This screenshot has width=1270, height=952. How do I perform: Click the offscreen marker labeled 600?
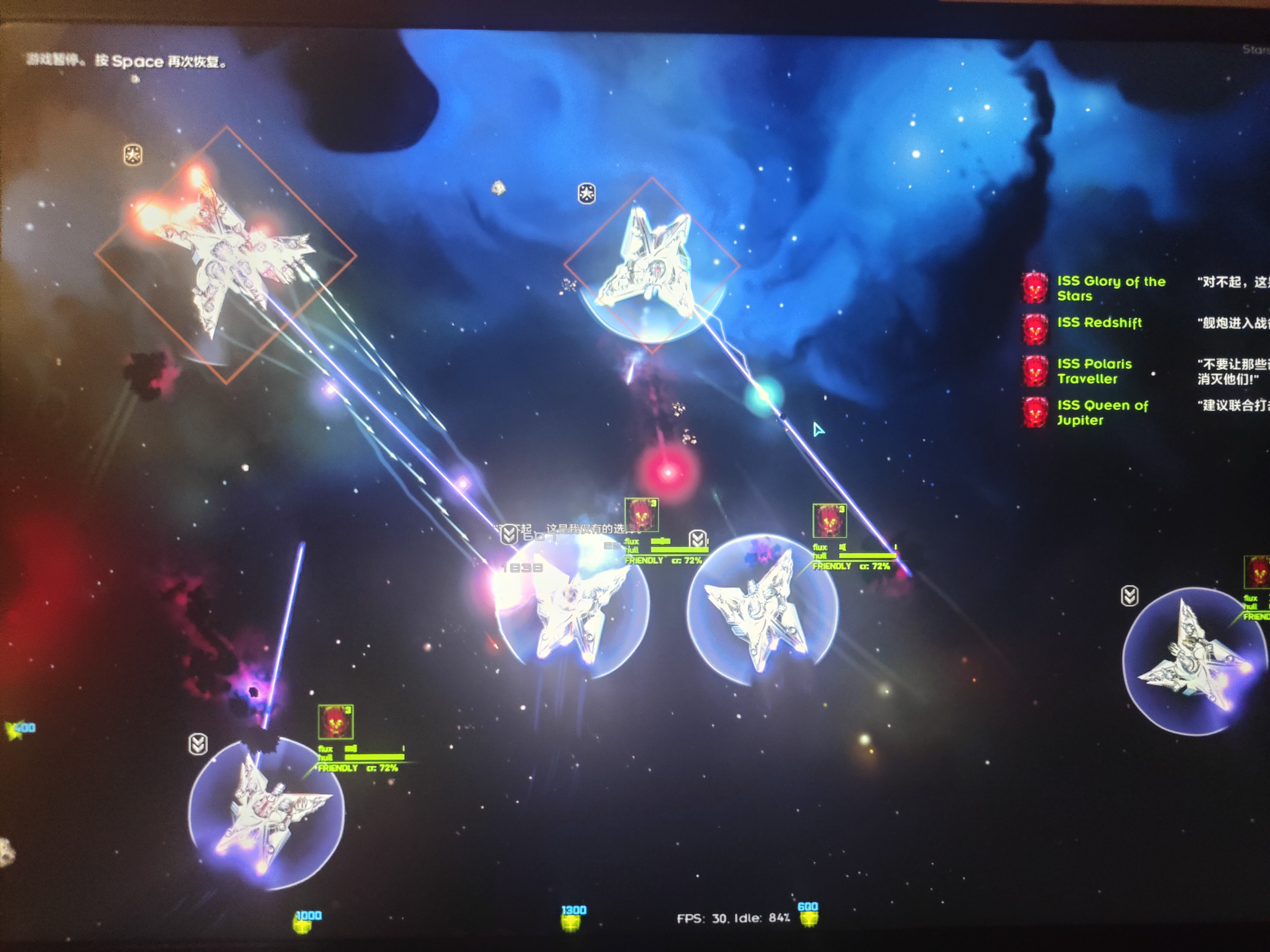coord(808,914)
